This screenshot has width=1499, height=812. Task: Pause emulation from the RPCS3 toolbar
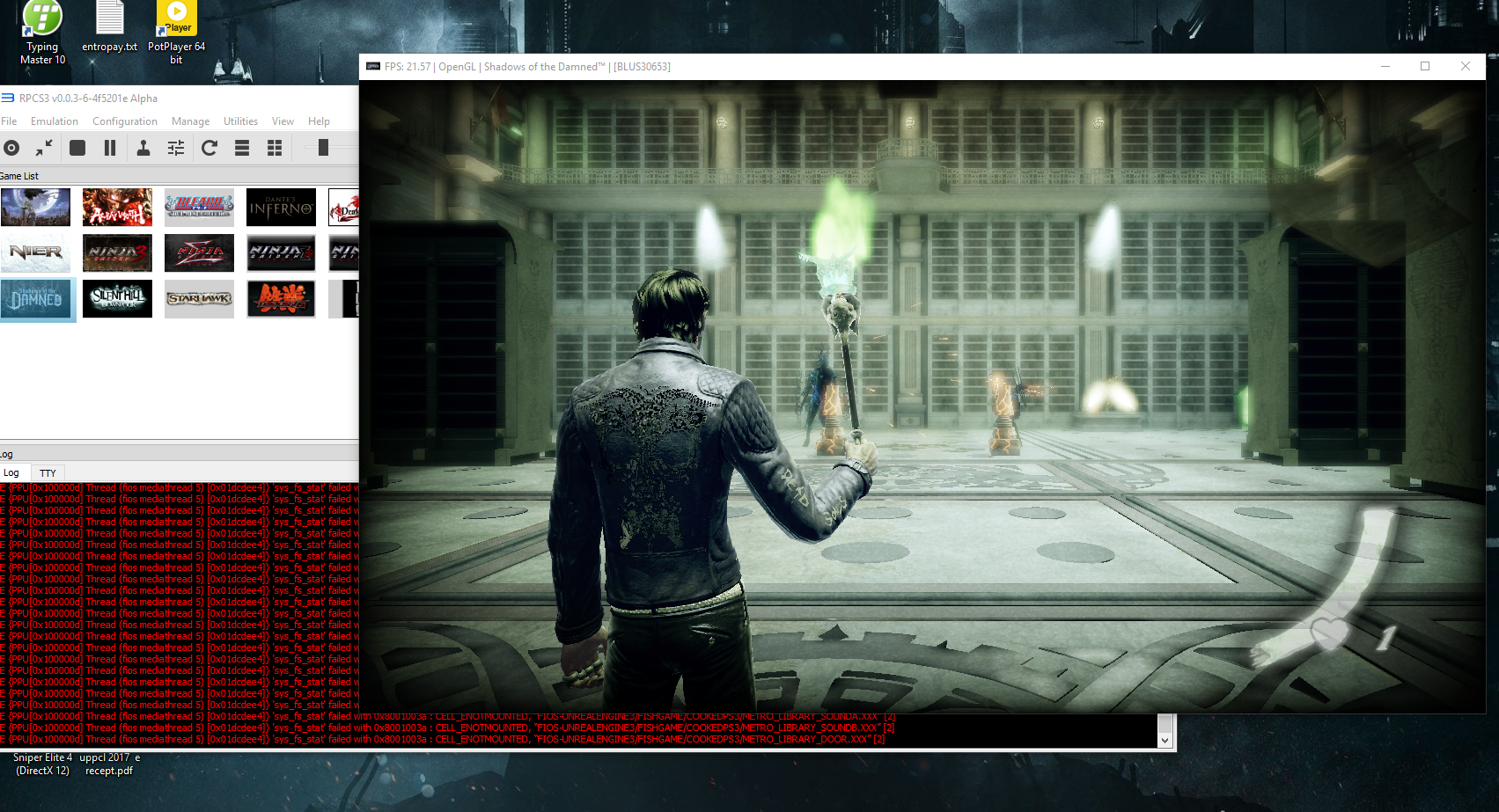[x=110, y=148]
